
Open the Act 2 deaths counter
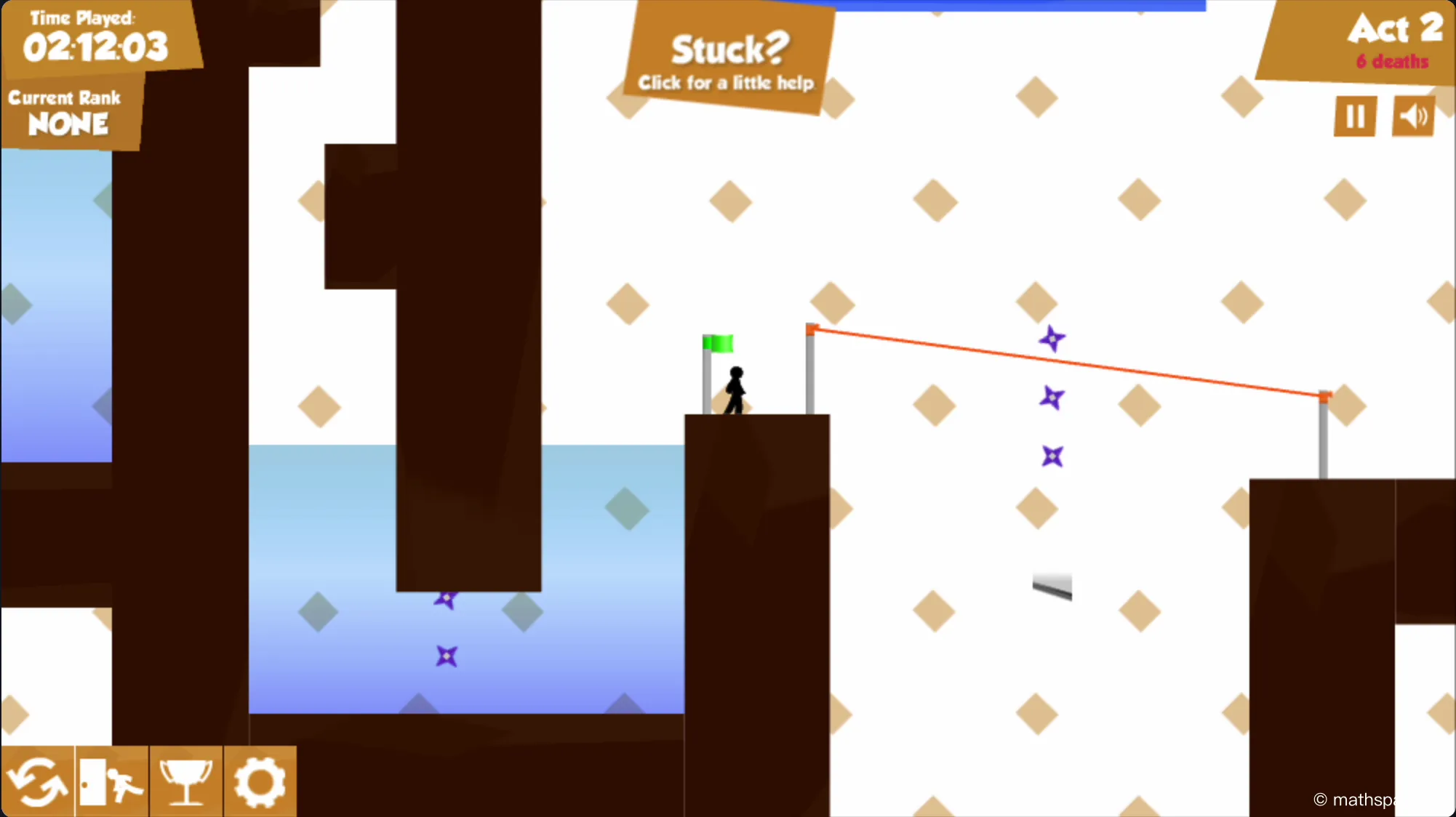coord(1391,62)
